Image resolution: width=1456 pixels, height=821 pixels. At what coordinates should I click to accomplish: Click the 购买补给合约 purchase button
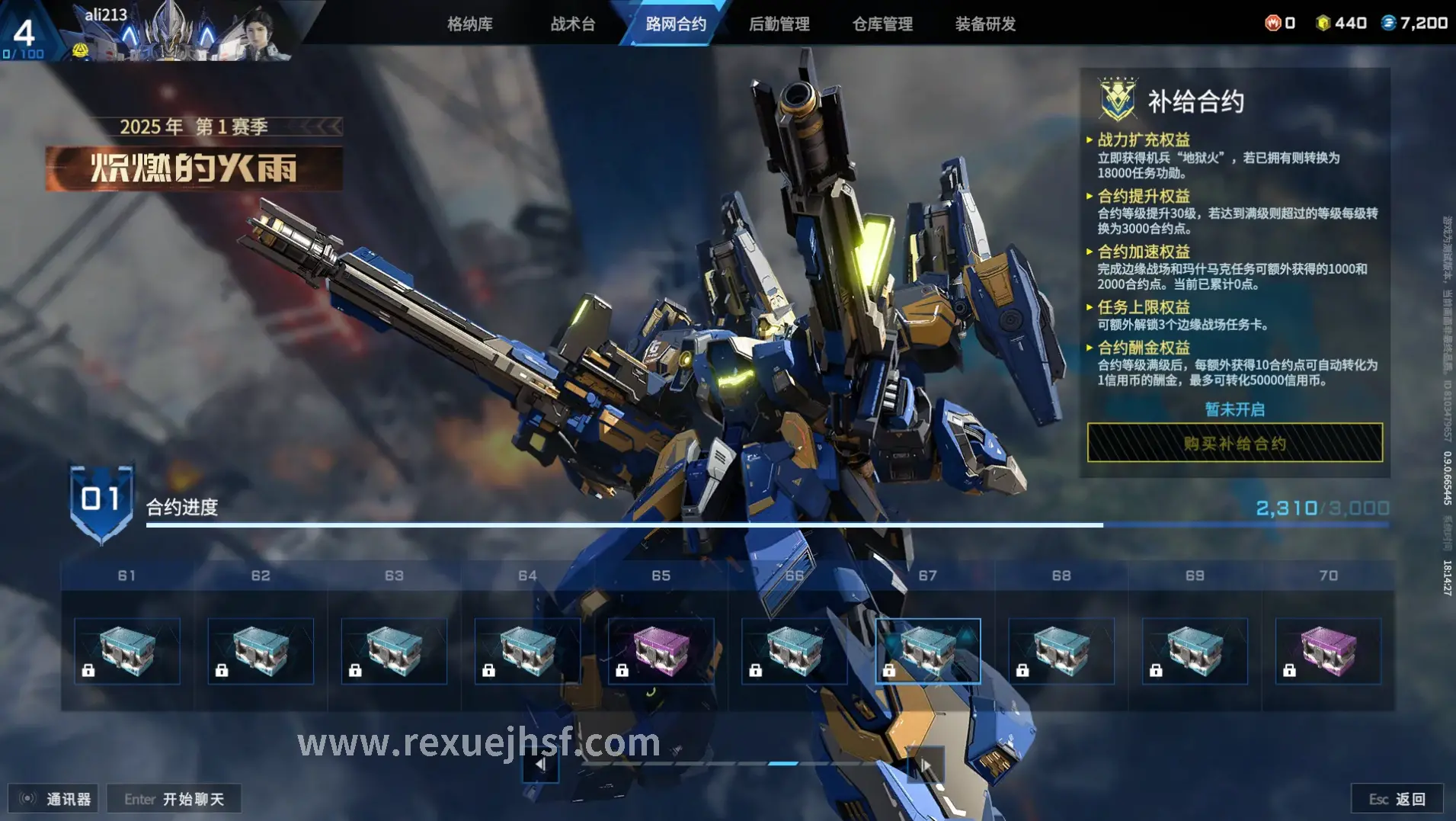[1234, 443]
